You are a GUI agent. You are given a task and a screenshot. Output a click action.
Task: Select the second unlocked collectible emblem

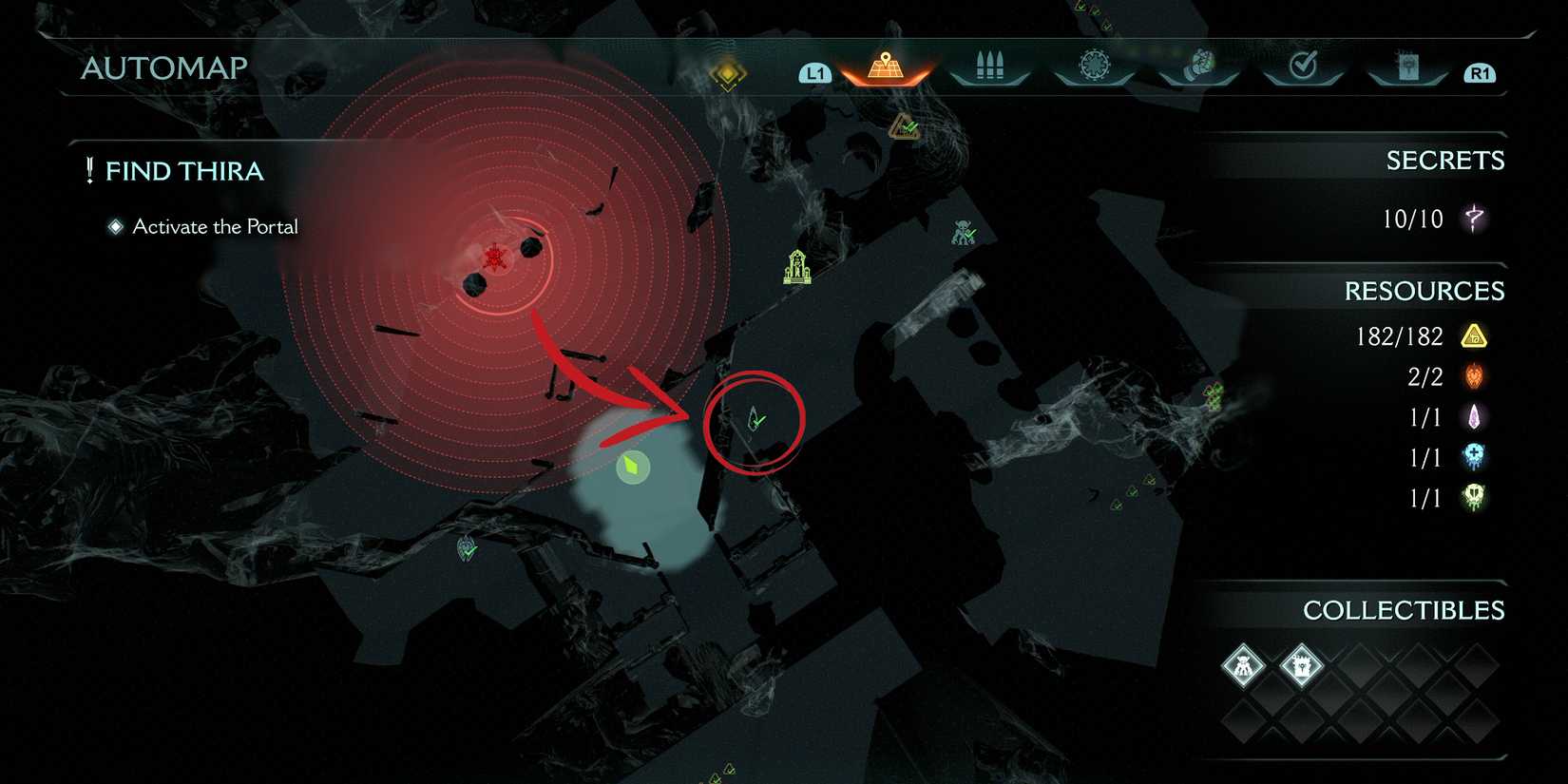click(x=1303, y=667)
